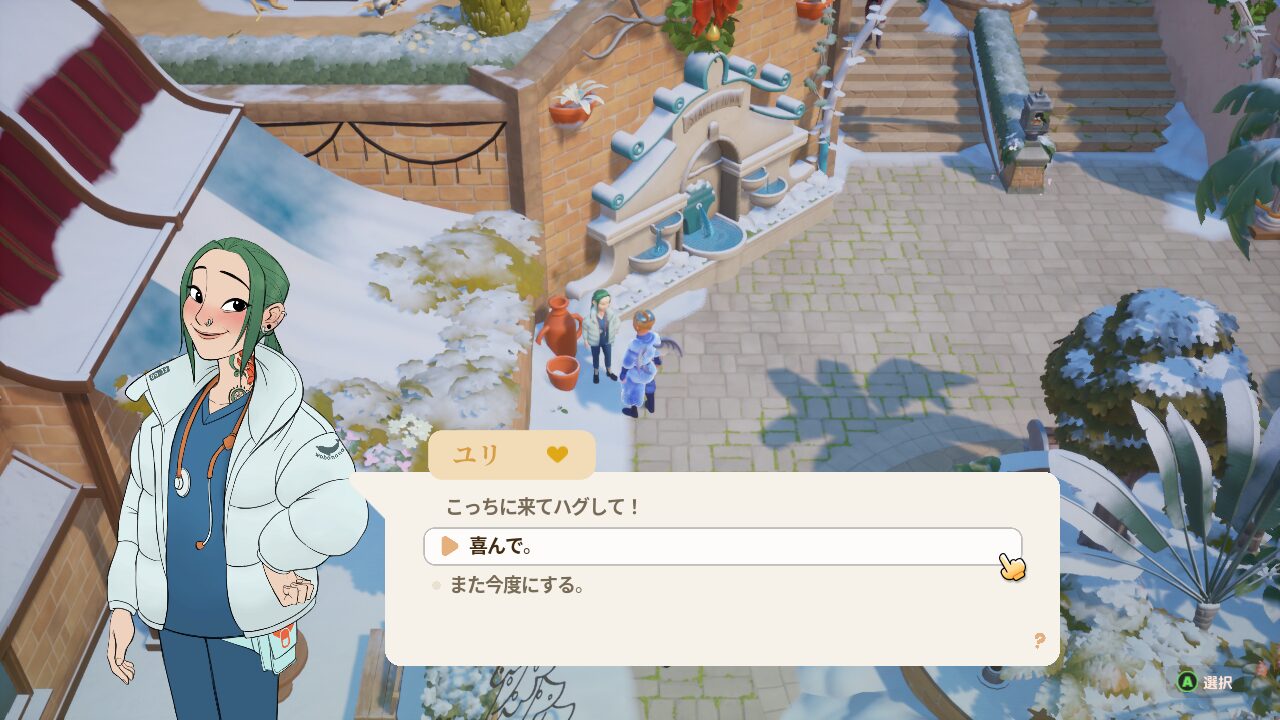Click the heart icon beside ユリ's name

pyautogui.click(x=557, y=454)
